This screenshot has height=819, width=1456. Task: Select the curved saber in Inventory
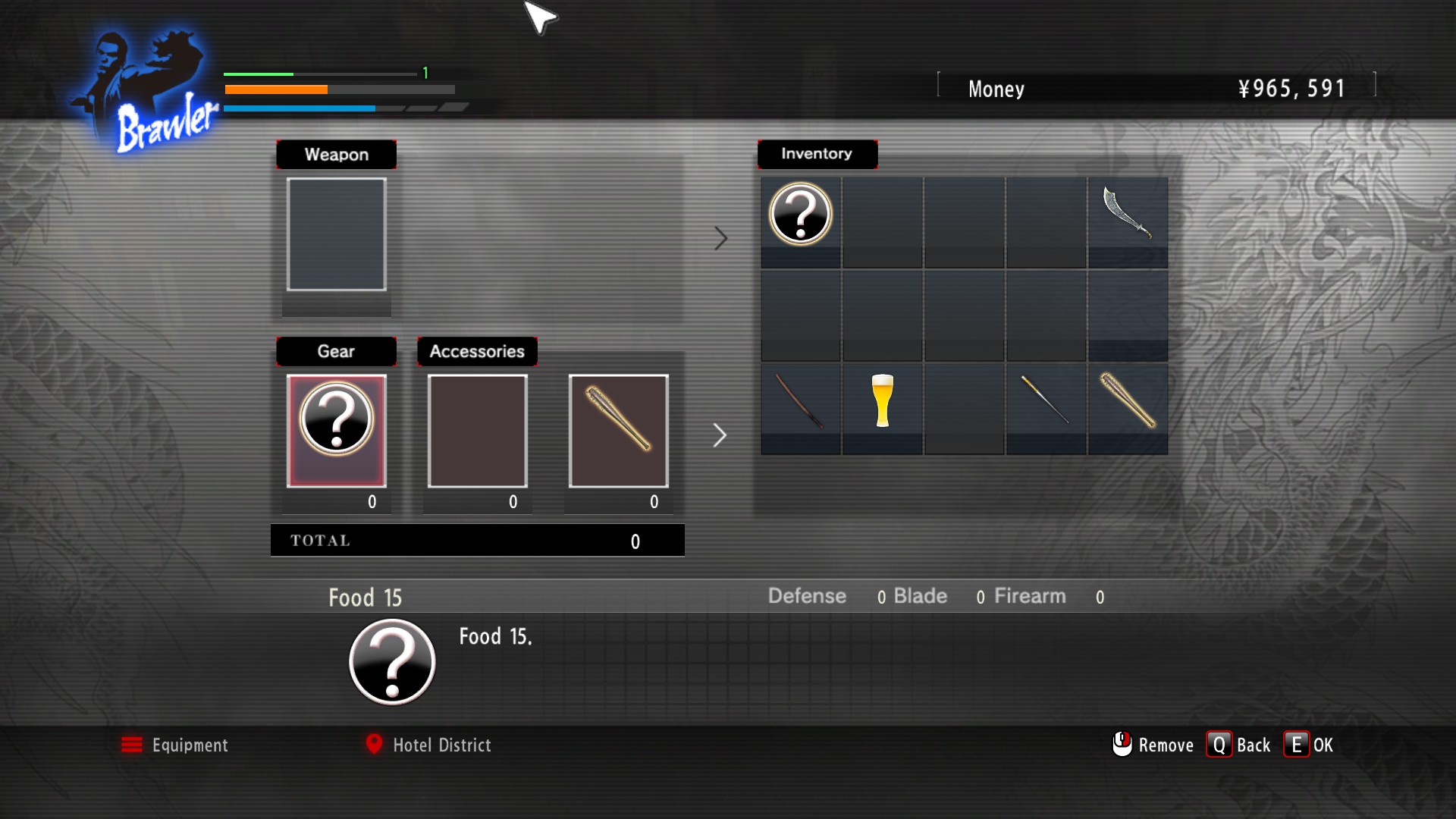click(1127, 215)
